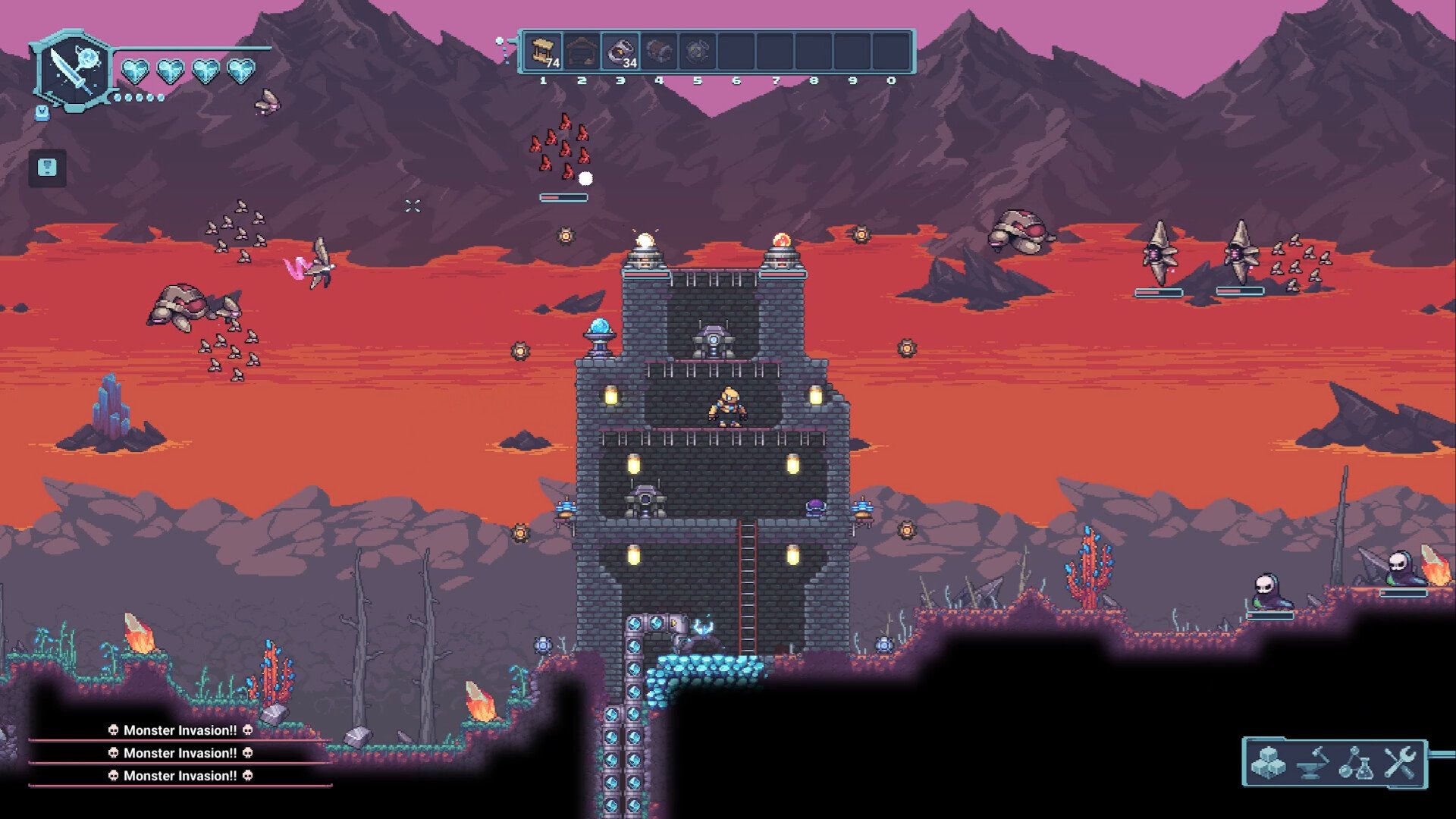This screenshot has height=819, width=1456.
Task: Choose the dimmed house-shaped item in slot 2
Action: click(x=582, y=52)
